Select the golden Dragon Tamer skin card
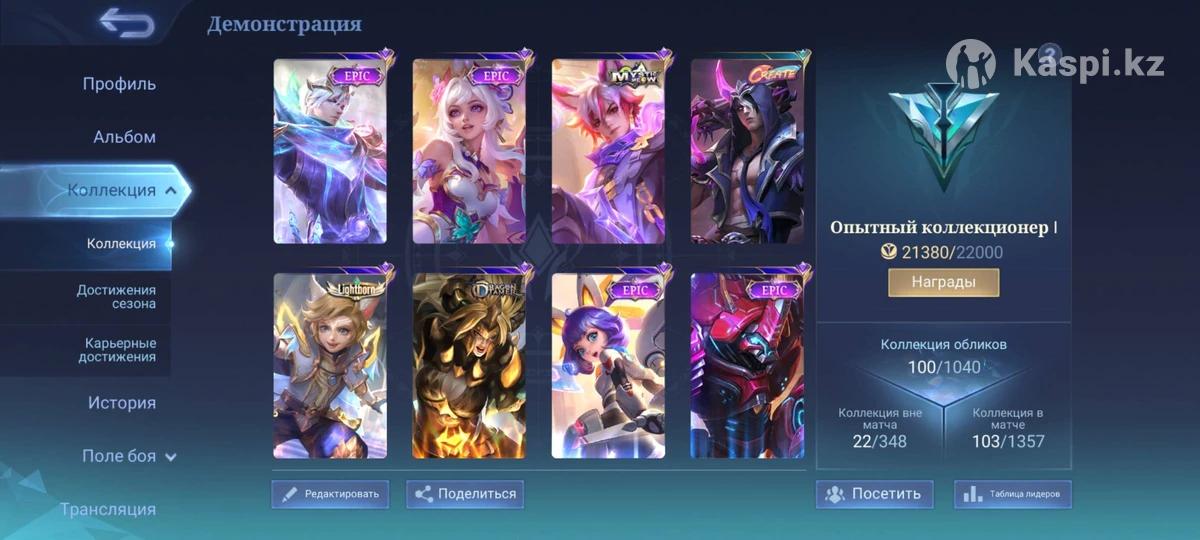This screenshot has width=1200, height=540. coord(469,366)
